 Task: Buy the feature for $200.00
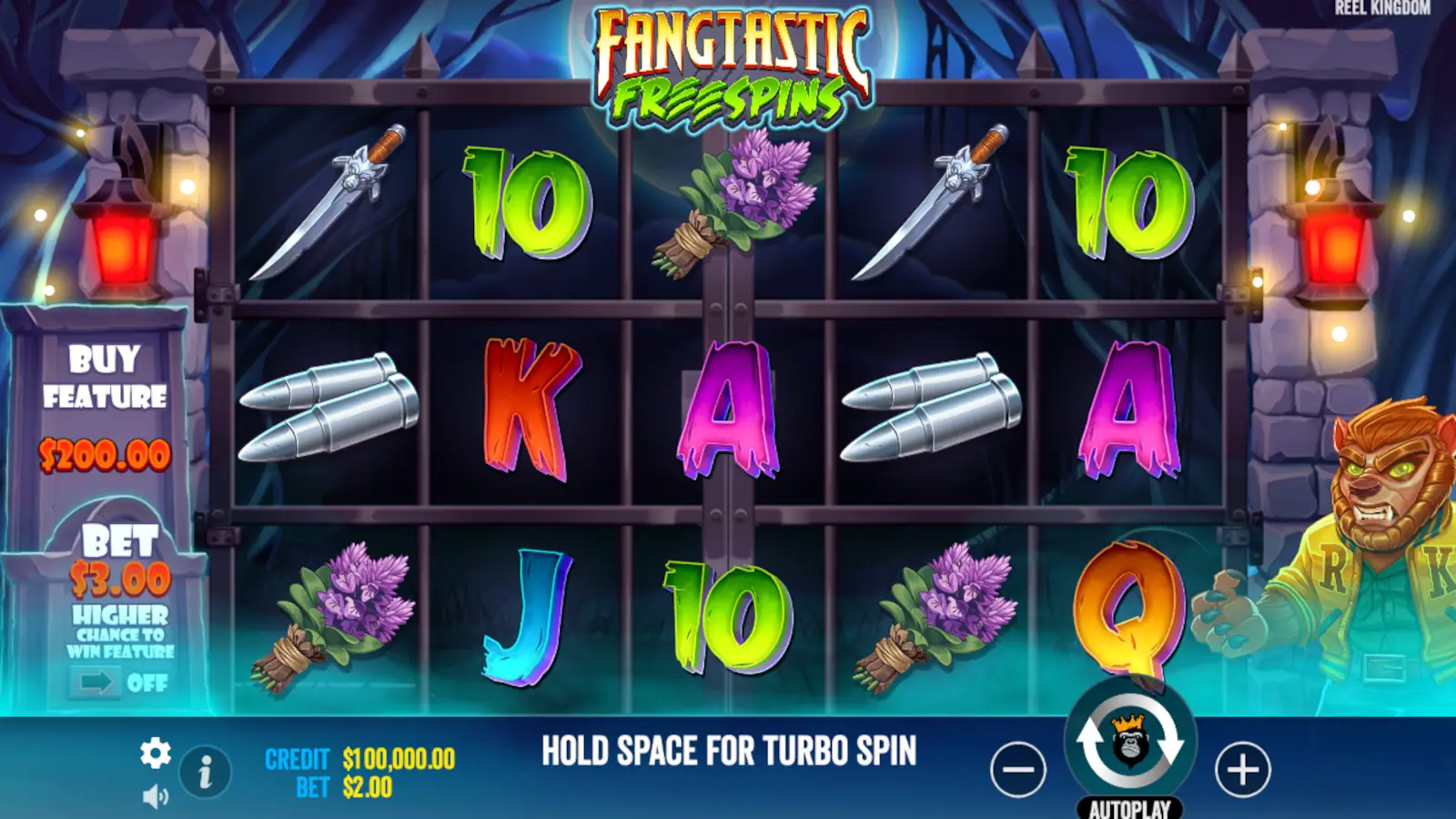point(105,400)
